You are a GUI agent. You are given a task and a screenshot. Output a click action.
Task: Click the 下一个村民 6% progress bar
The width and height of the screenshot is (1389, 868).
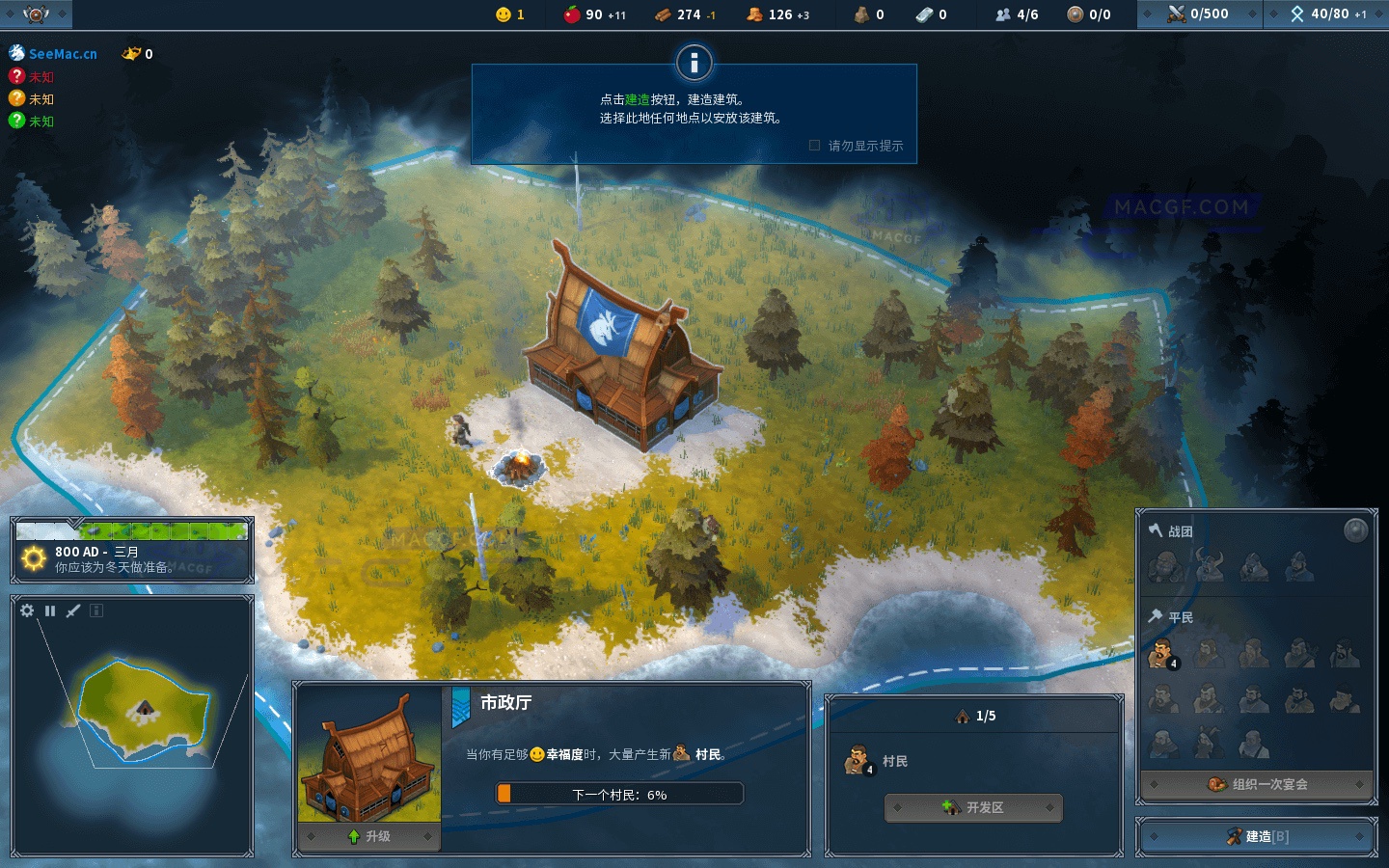620,793
